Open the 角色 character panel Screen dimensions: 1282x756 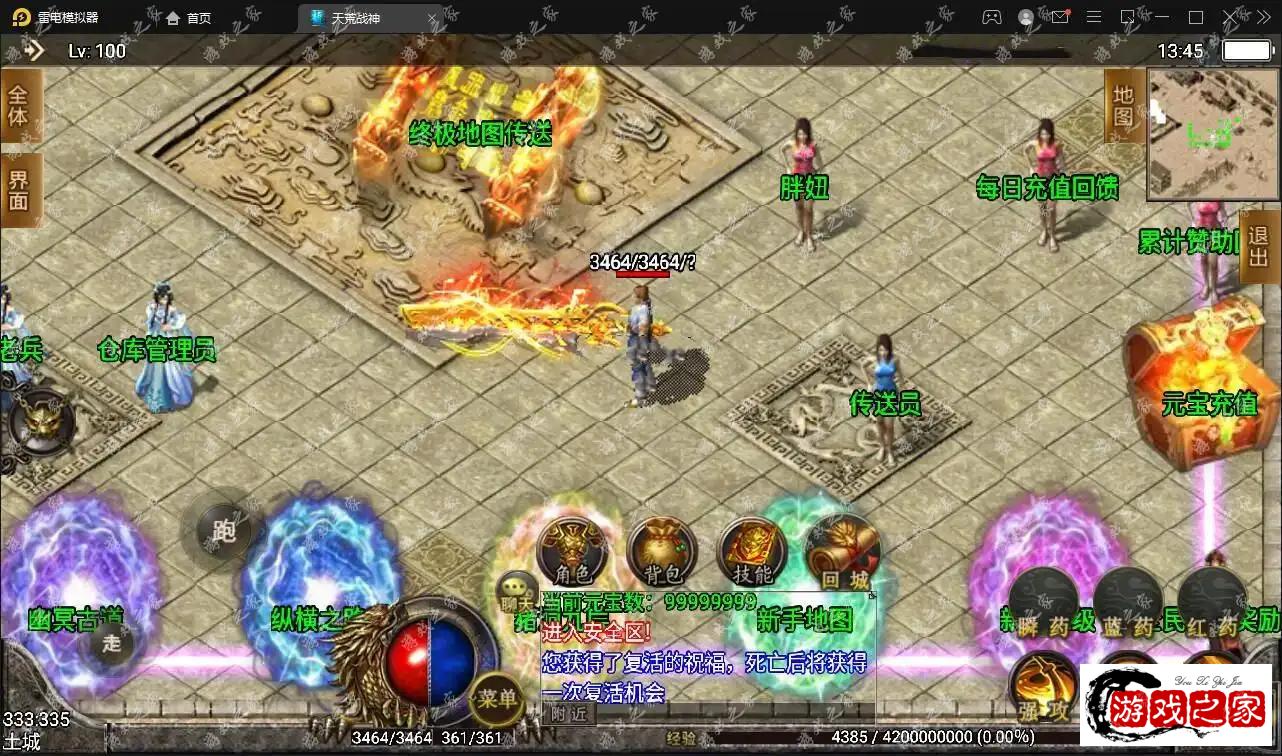(572, 551)
